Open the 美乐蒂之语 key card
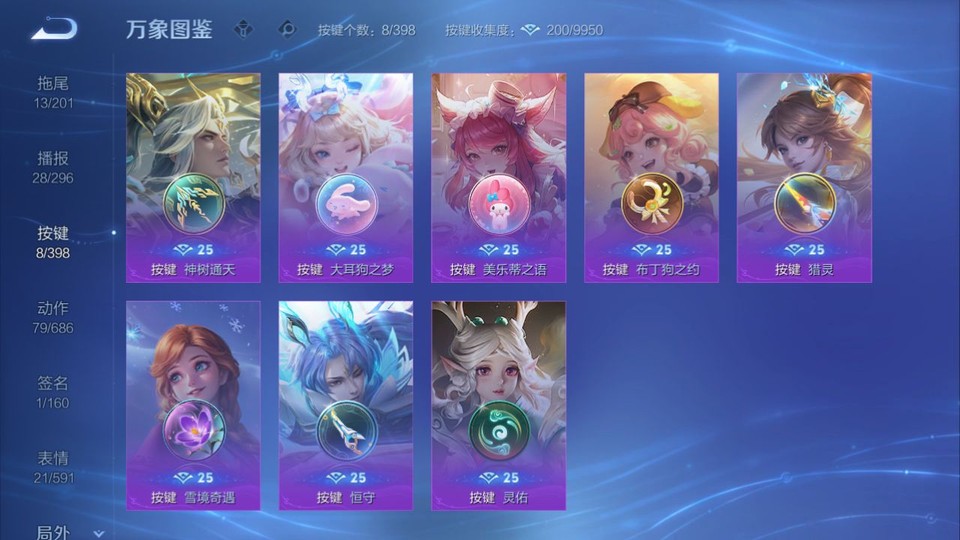The height and width of the screenshot is (540, 960). [498, 178]
